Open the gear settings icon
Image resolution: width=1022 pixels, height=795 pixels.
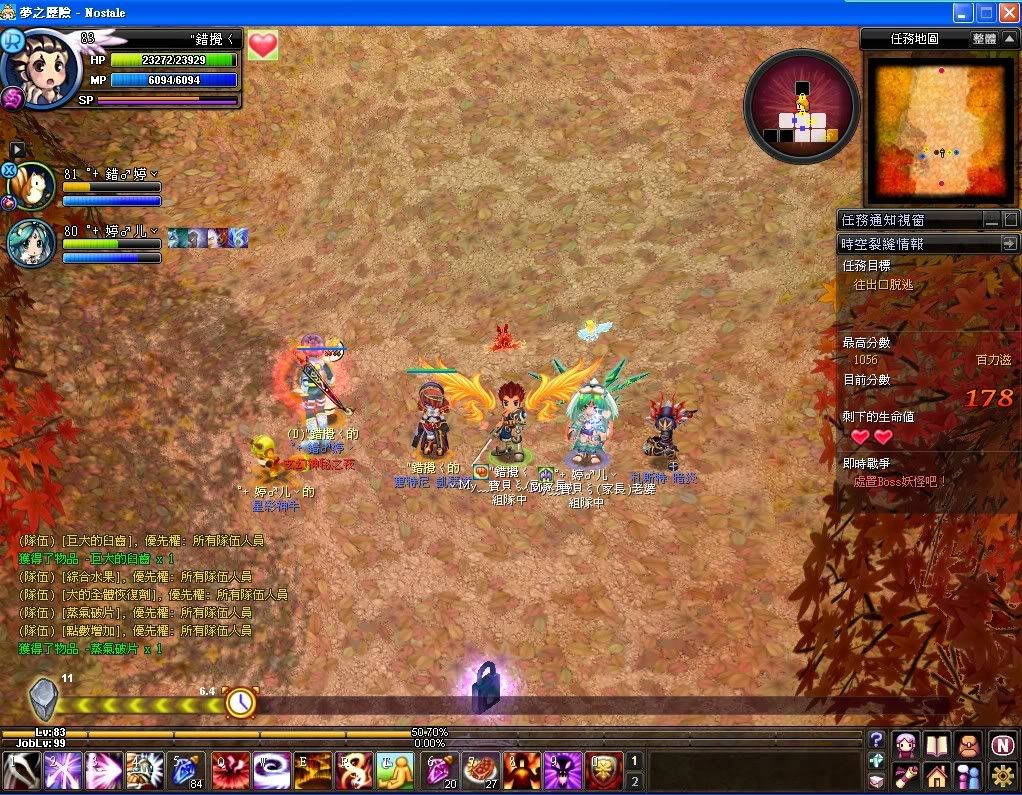(1003, 775)
